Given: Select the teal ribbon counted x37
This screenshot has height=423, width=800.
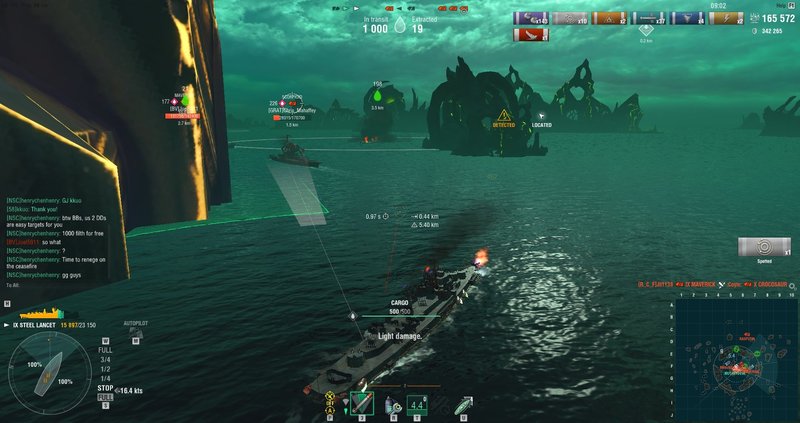Looking at the screenshot, I should pyautogui.click(x=651, y=18).
